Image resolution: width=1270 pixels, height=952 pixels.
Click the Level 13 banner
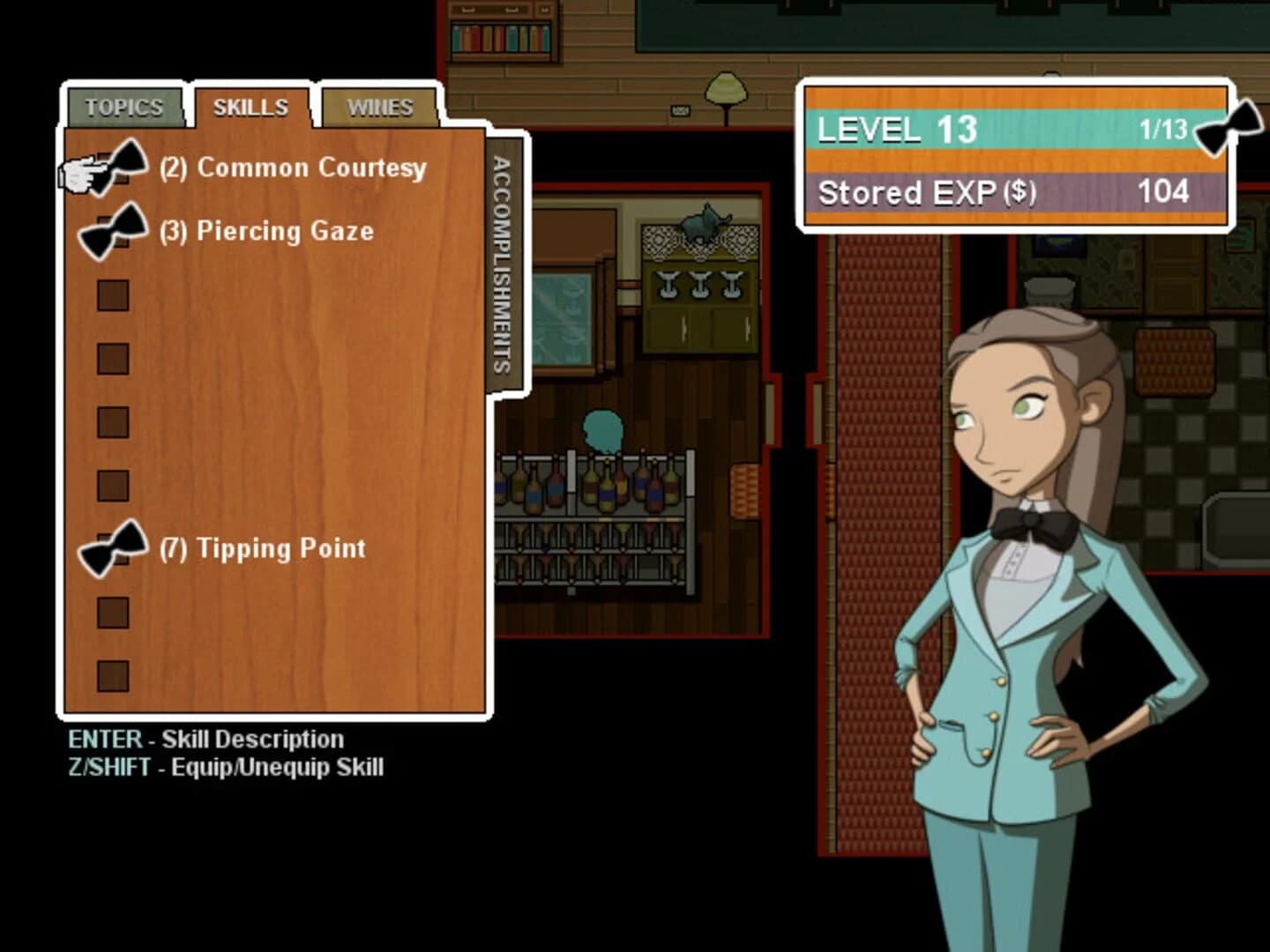(x=891, y=130)
